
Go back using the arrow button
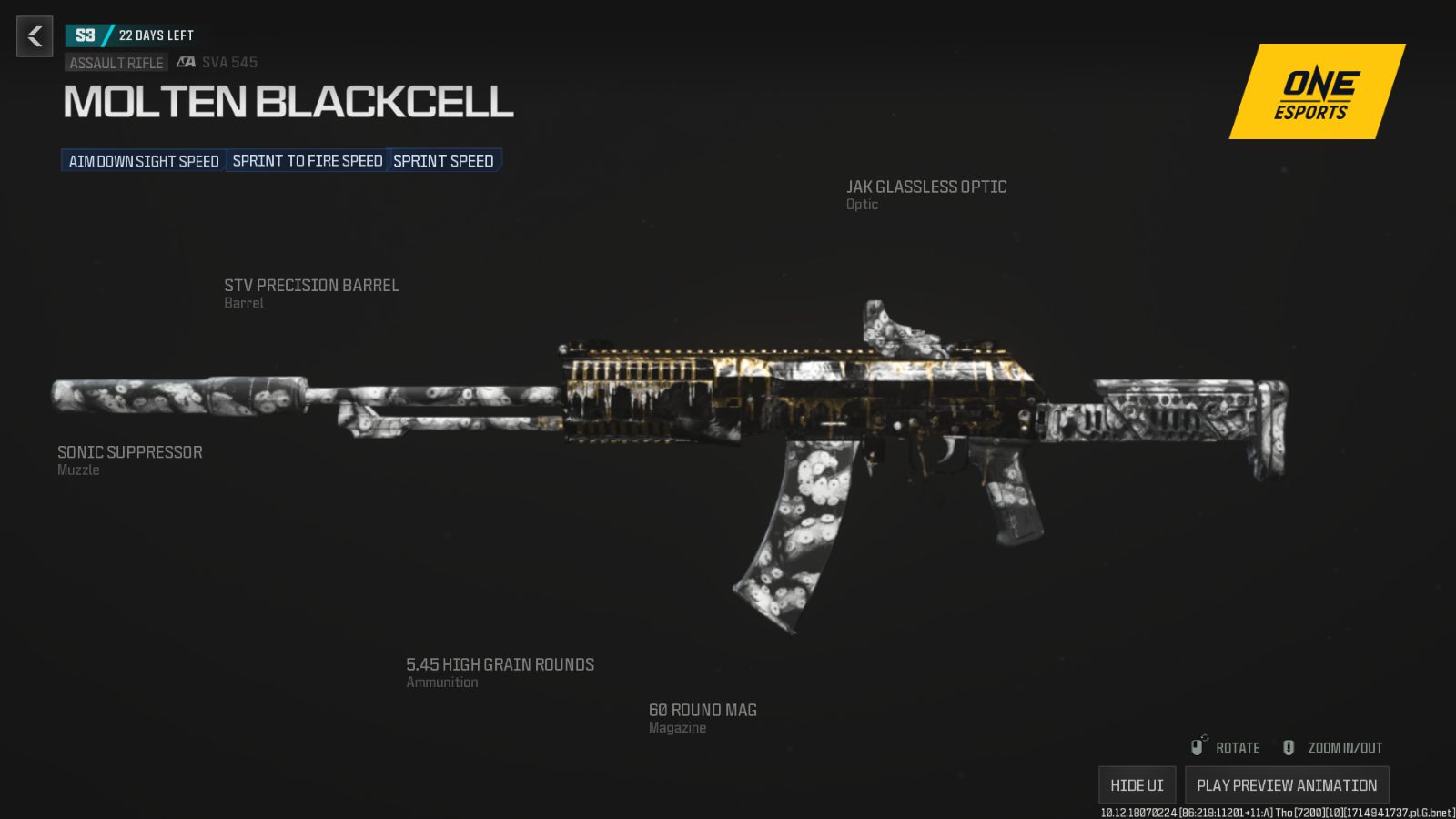coord(35,36)
